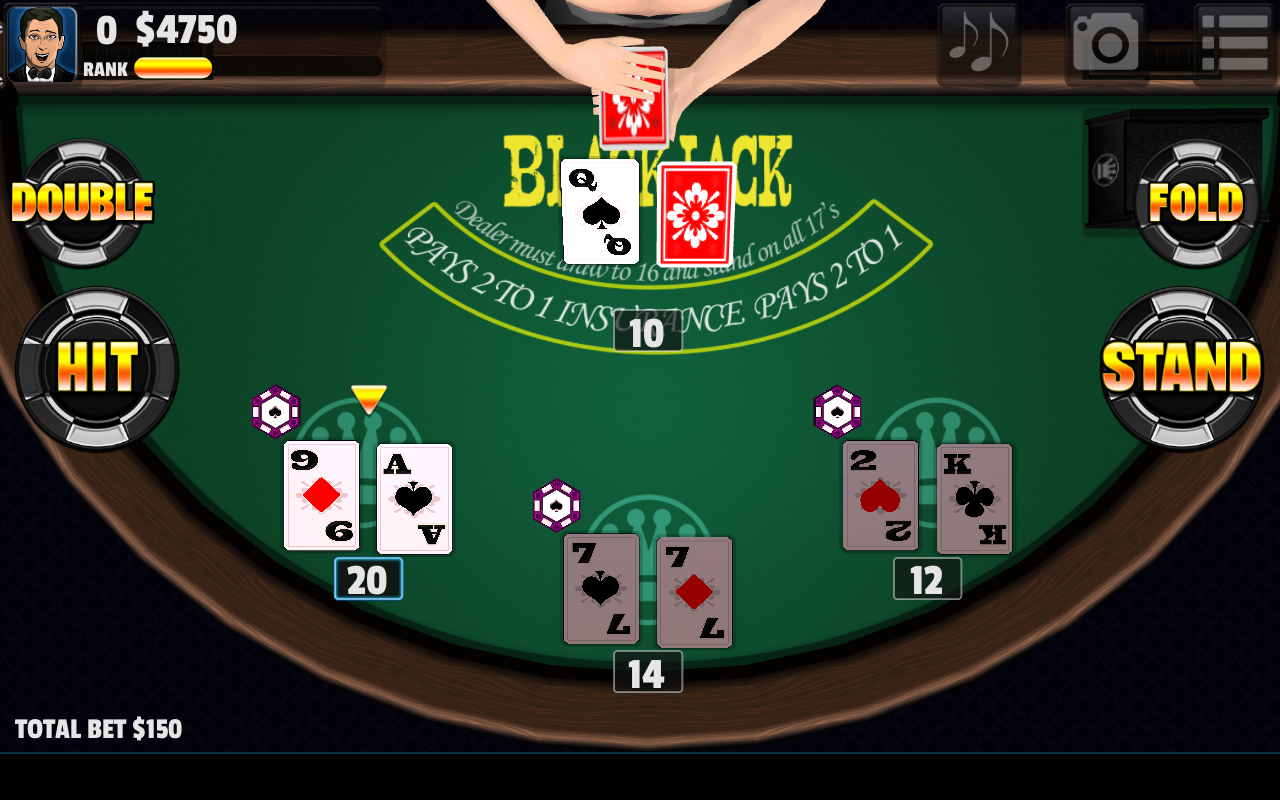
Task: Toggle the yellow active-hand marker arrow
Action: pos(368,396)
